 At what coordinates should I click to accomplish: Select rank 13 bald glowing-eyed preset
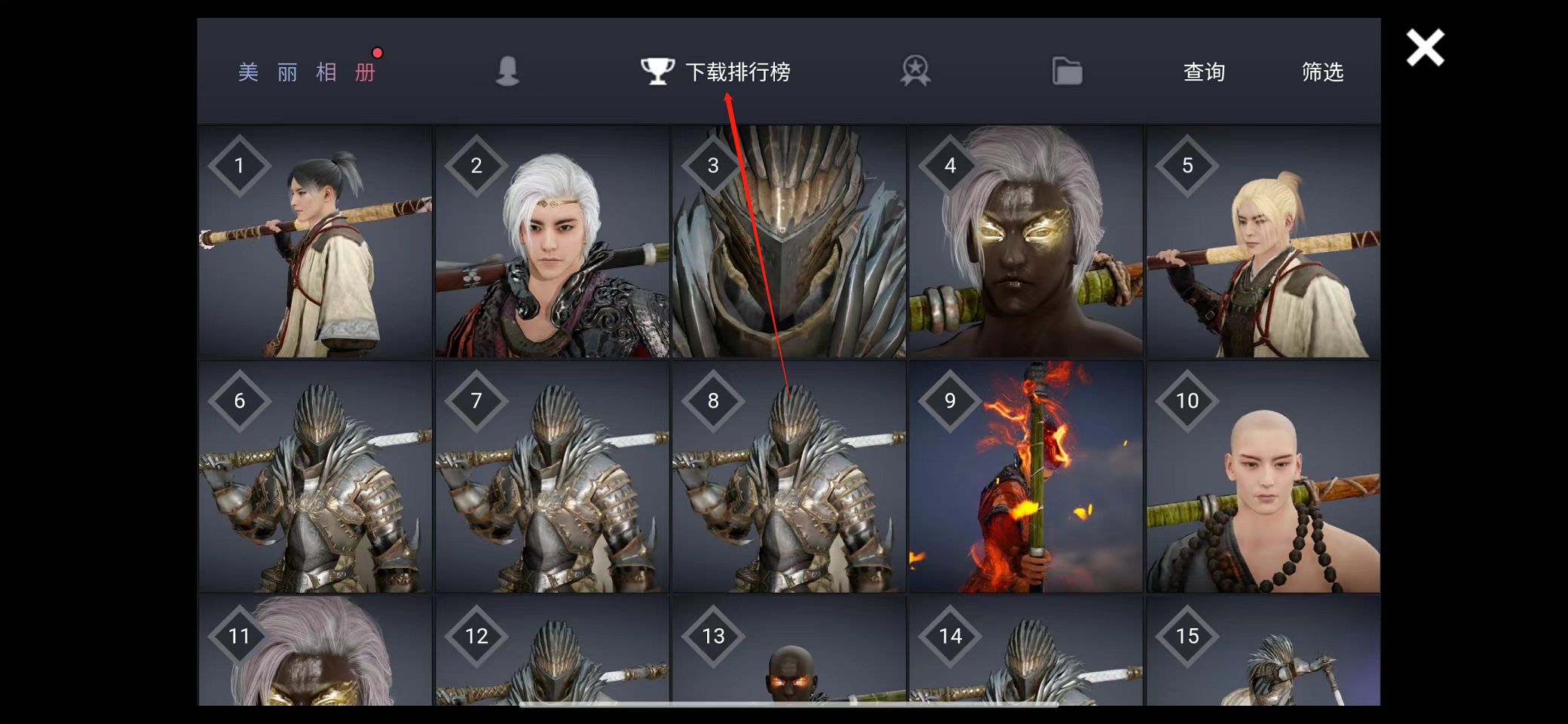pyautogui.click(x=789, y=652)
